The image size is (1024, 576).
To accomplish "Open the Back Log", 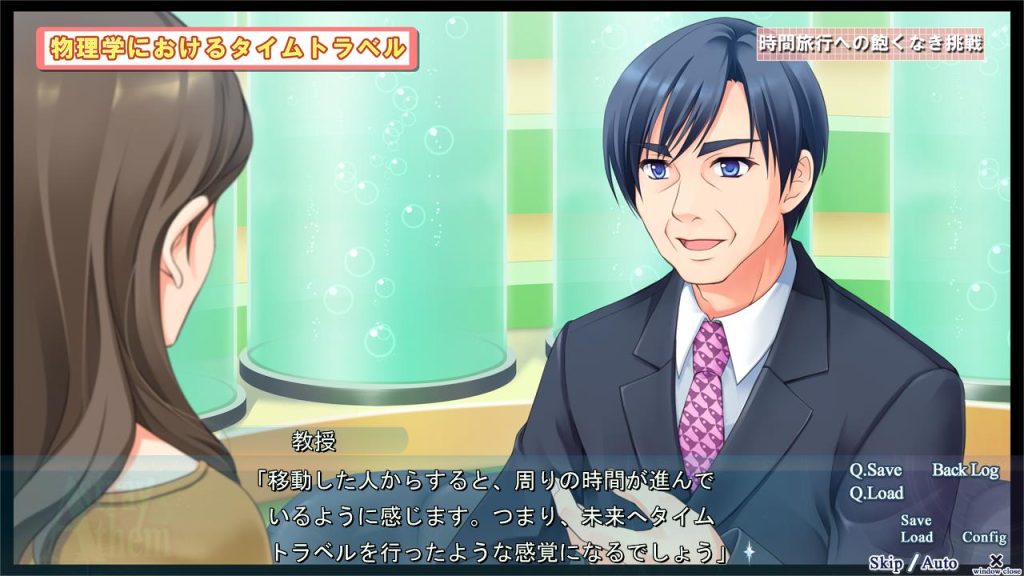I will [x=965, y=470].
